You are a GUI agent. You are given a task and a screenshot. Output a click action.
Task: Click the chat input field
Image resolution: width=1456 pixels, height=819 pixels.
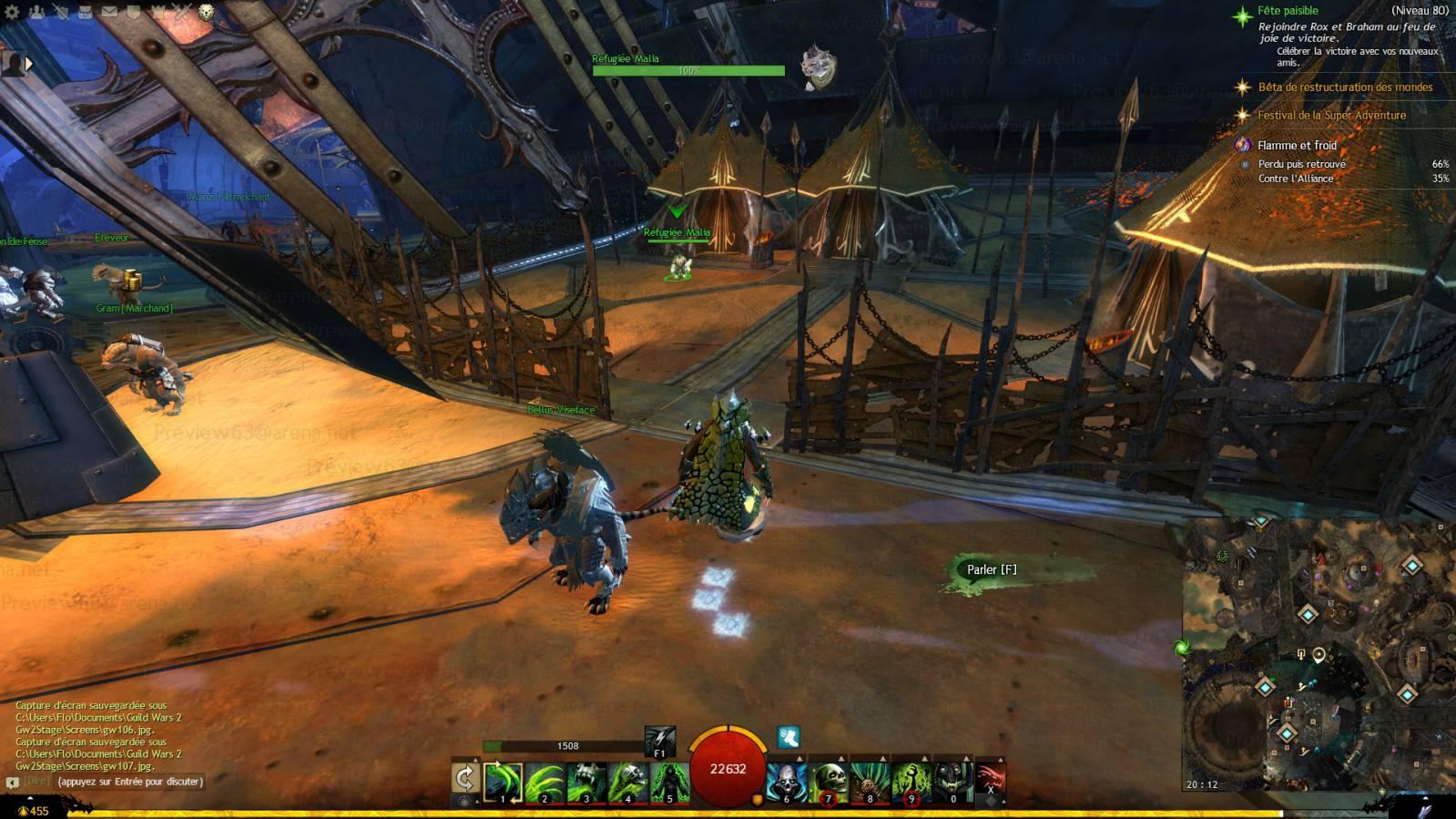pyautogui.click(x=129, y=782)
